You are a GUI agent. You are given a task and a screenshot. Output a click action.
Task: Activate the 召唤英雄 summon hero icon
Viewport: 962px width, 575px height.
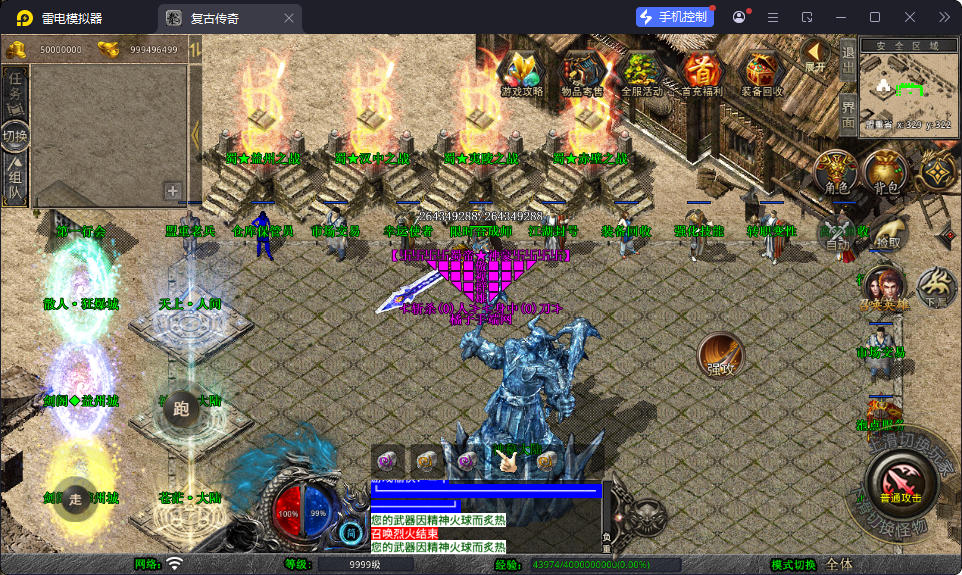coord(882,286)
